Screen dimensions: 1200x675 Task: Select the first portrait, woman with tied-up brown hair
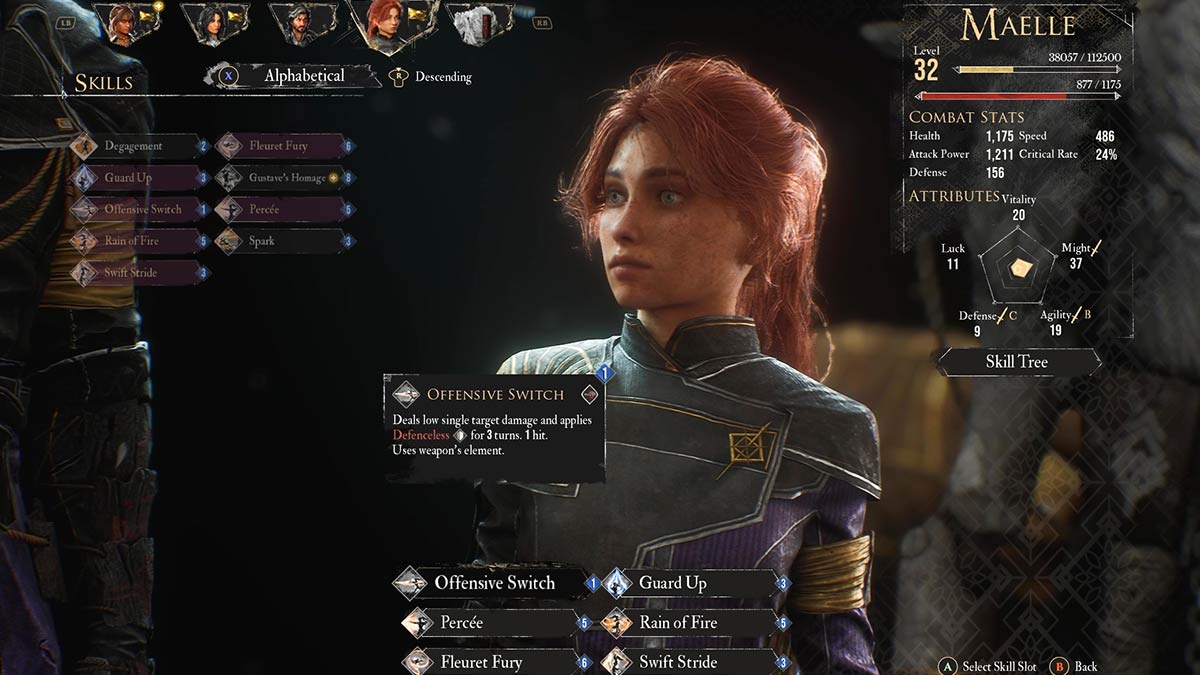pos(124,24)
